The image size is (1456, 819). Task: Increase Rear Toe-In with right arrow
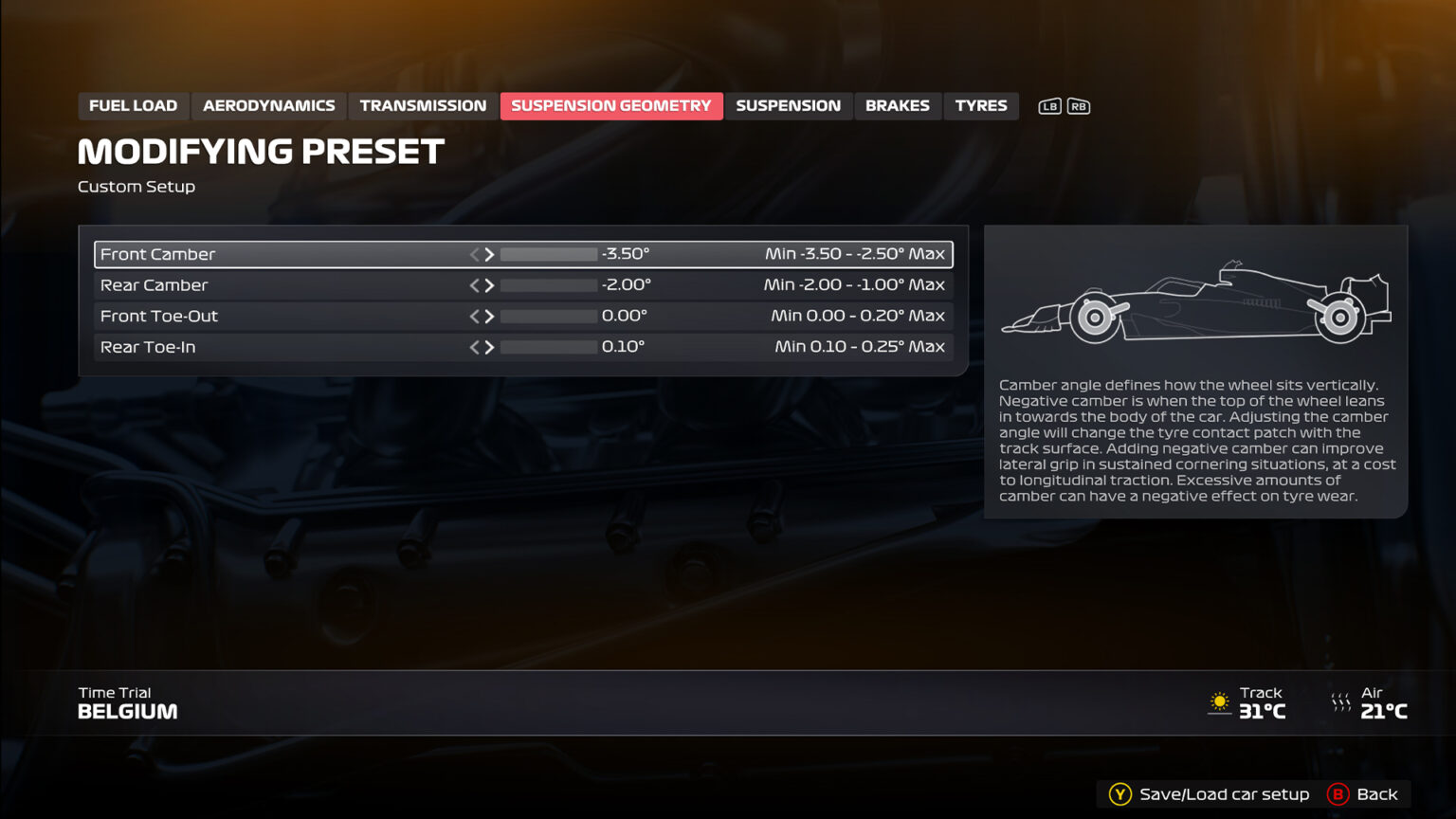(489, 347)
